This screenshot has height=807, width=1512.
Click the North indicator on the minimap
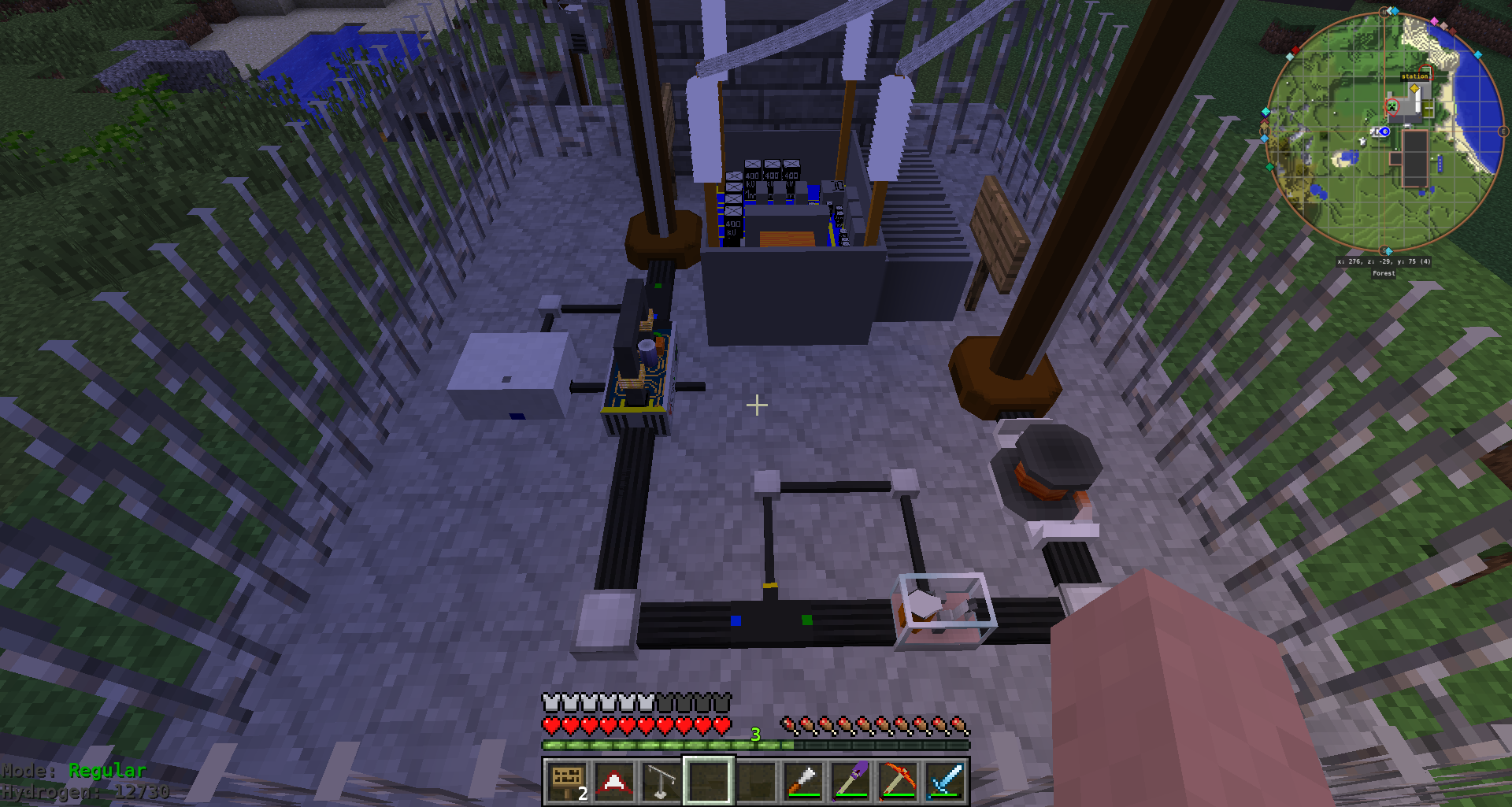coord(1383,12)
